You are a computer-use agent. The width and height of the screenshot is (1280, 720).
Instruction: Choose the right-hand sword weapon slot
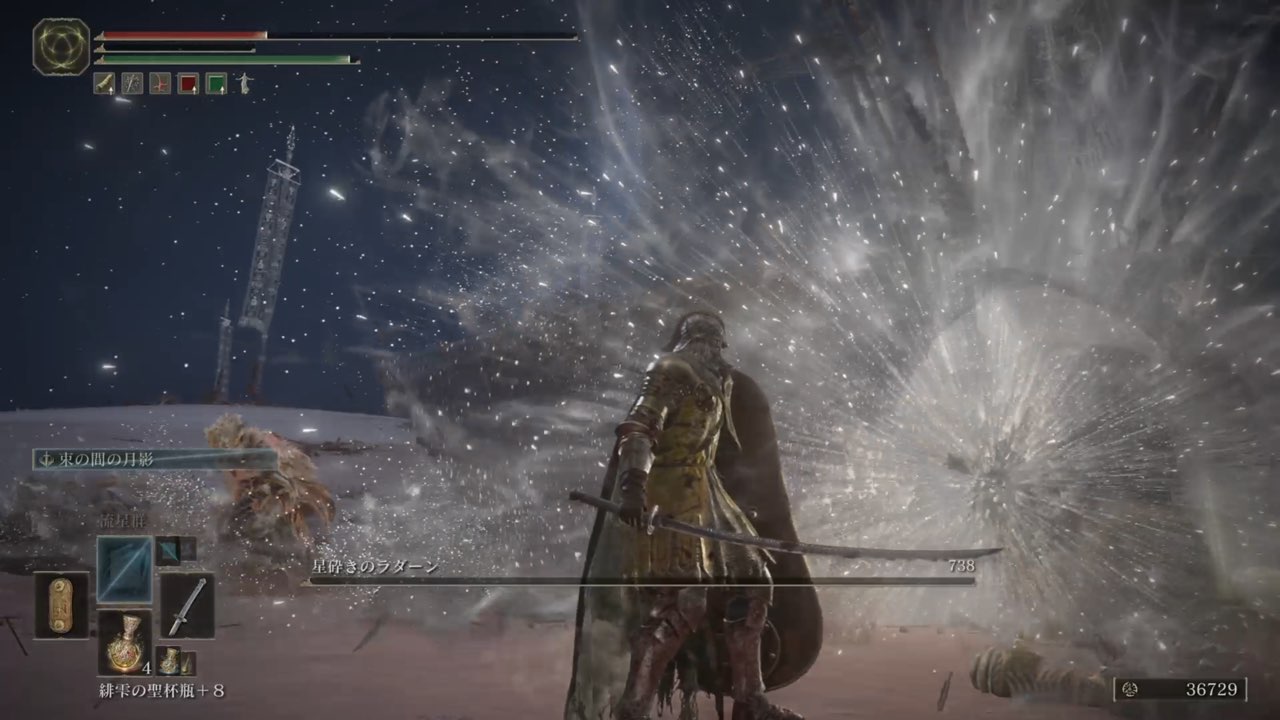pos(187,605)
